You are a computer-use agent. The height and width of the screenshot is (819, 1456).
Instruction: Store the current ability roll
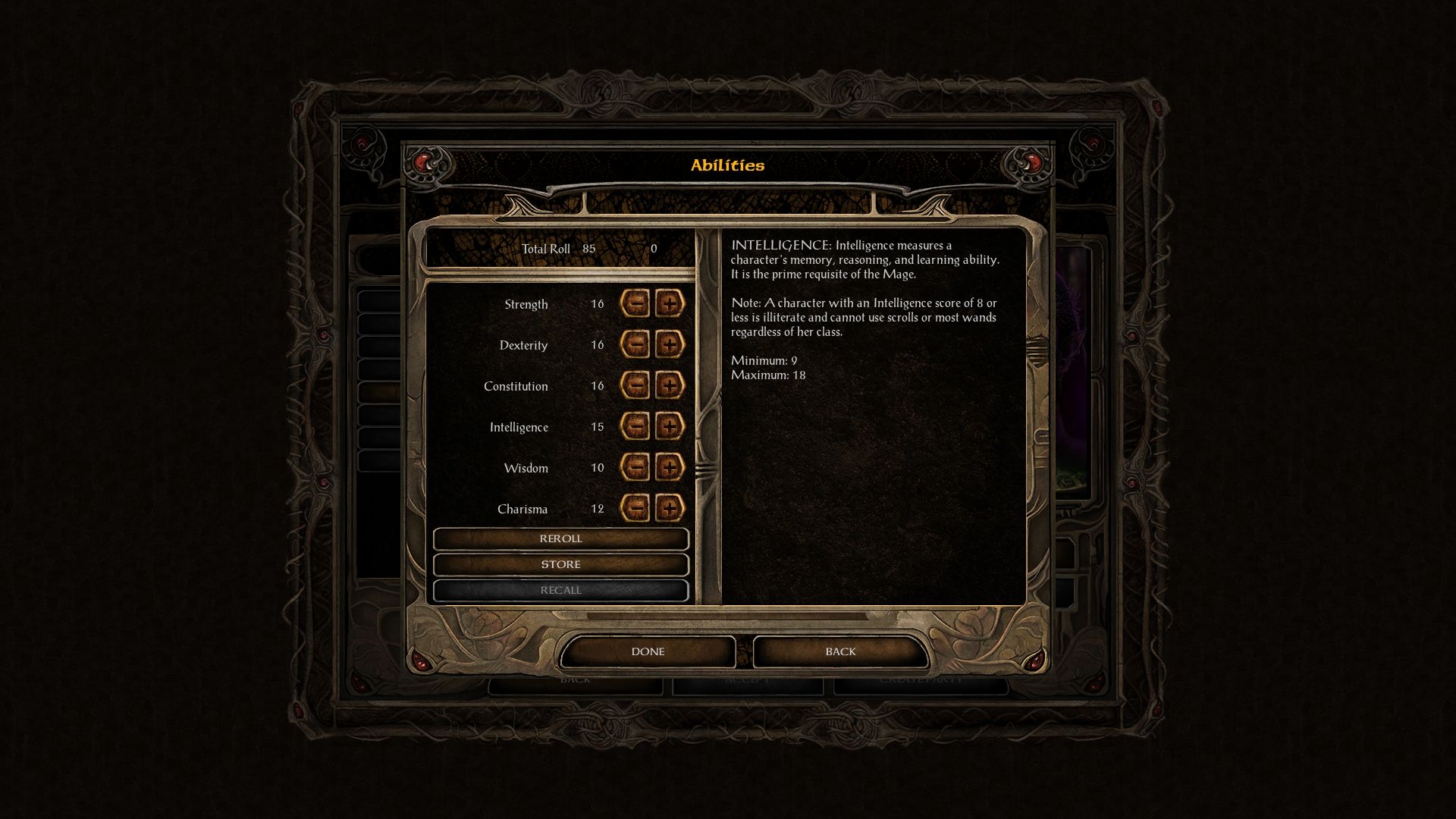[560, 565]
